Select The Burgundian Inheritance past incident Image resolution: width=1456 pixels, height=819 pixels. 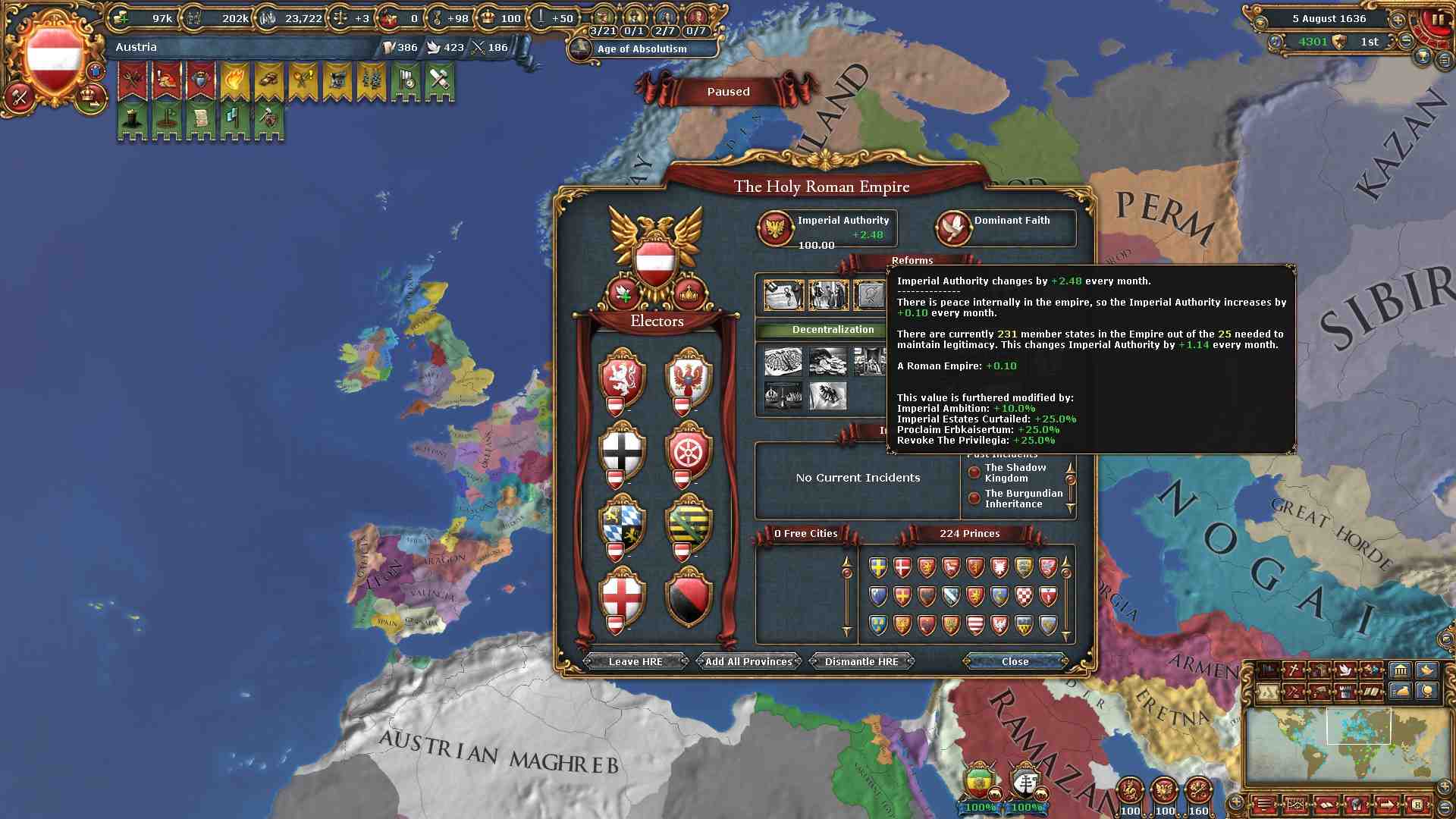click(x=1023, y=498)
